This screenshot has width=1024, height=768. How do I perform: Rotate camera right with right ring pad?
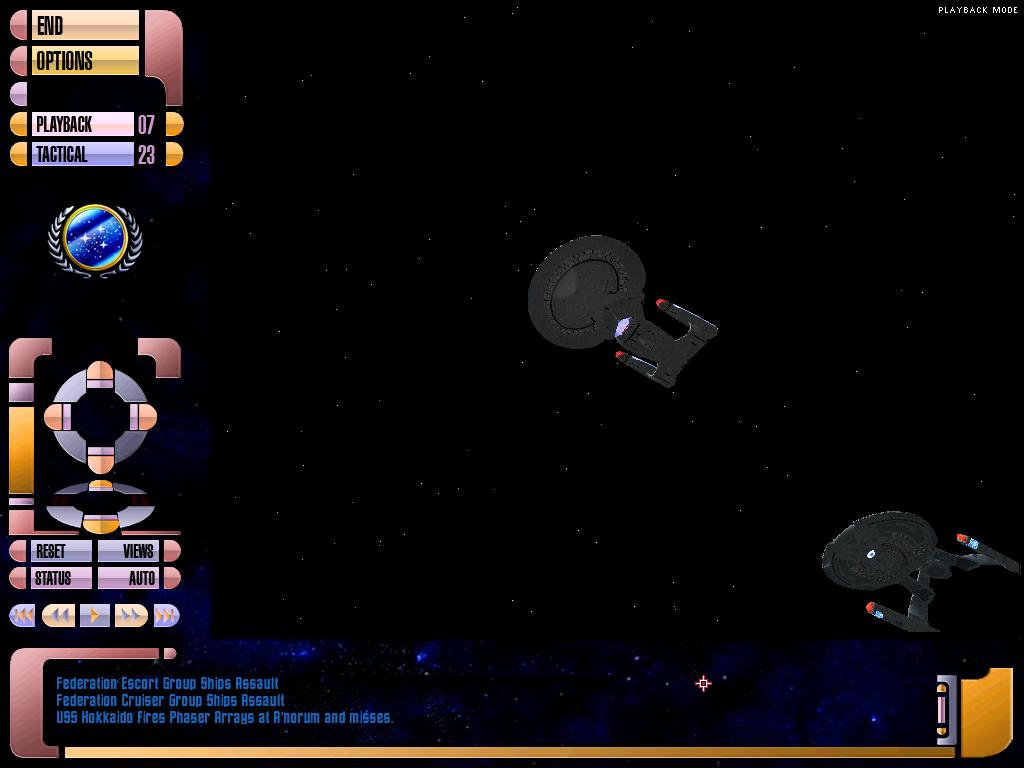tap(144, 417)
